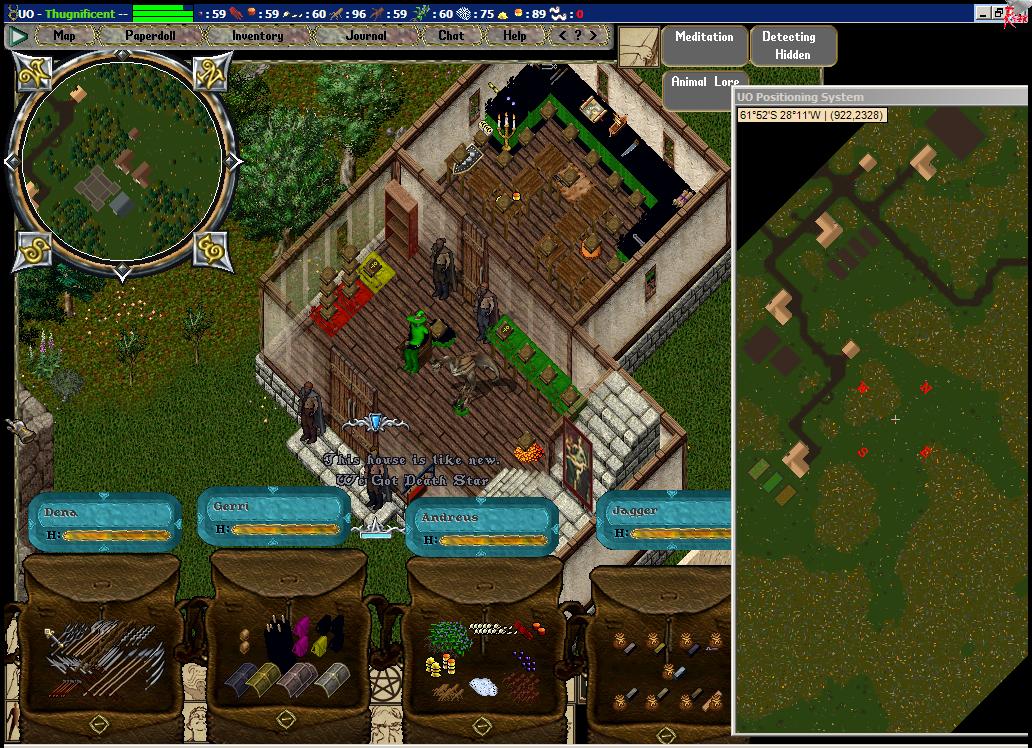Click the green arrow menu bar toggle
Viewport: 1032px width, 748px height.
[x=18, y=36]
